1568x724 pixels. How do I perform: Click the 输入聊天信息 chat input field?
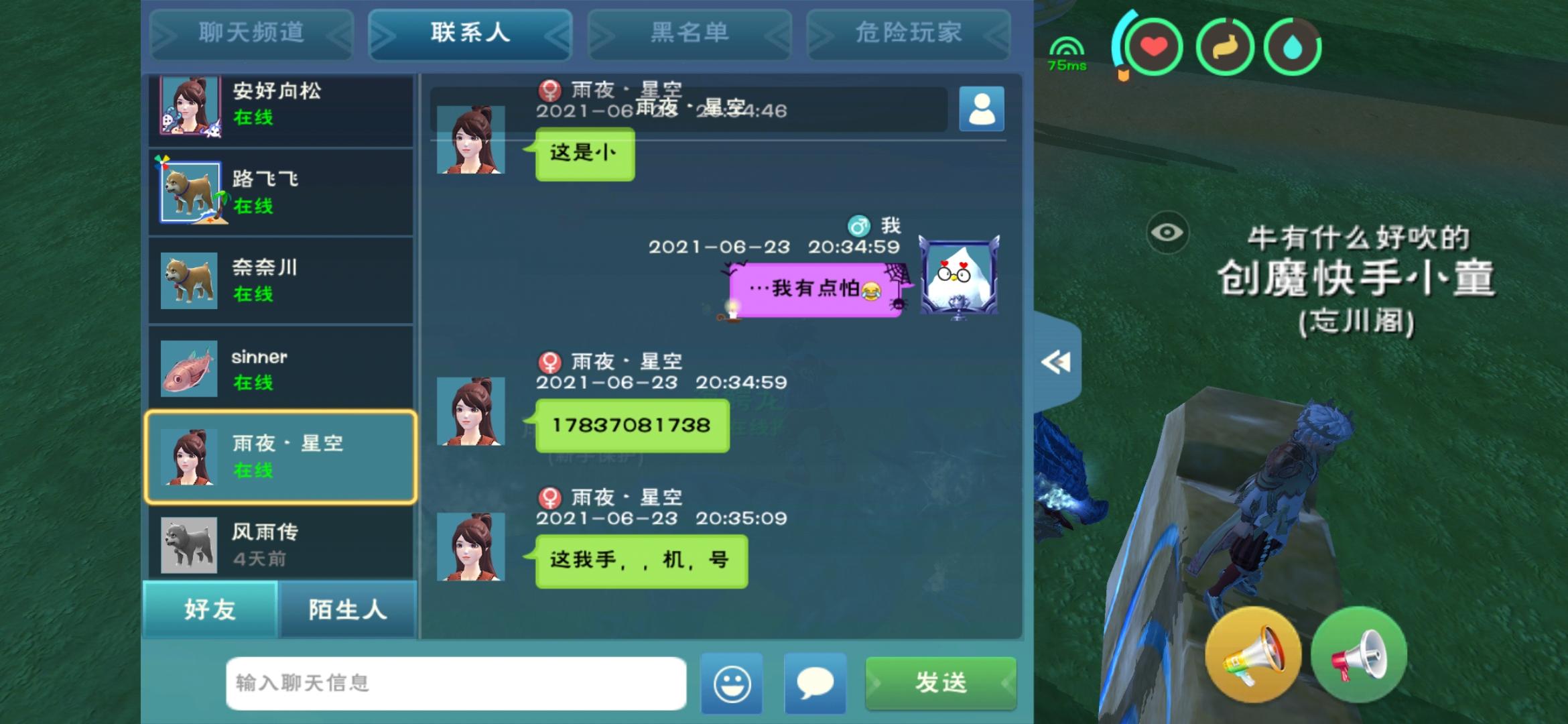pos(456,683)
